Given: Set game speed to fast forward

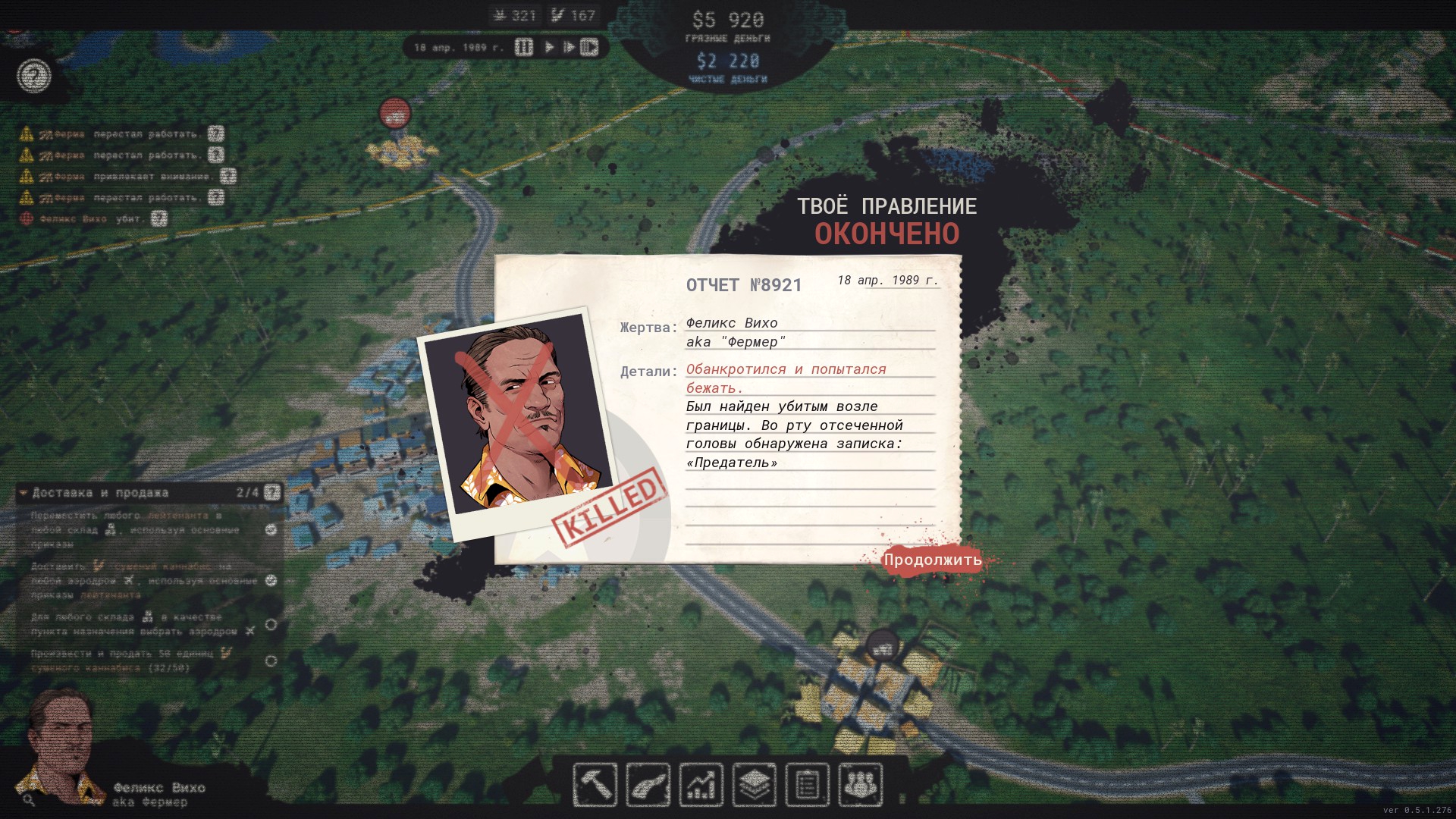Looking at the screenshot, I should pos(568,47).
